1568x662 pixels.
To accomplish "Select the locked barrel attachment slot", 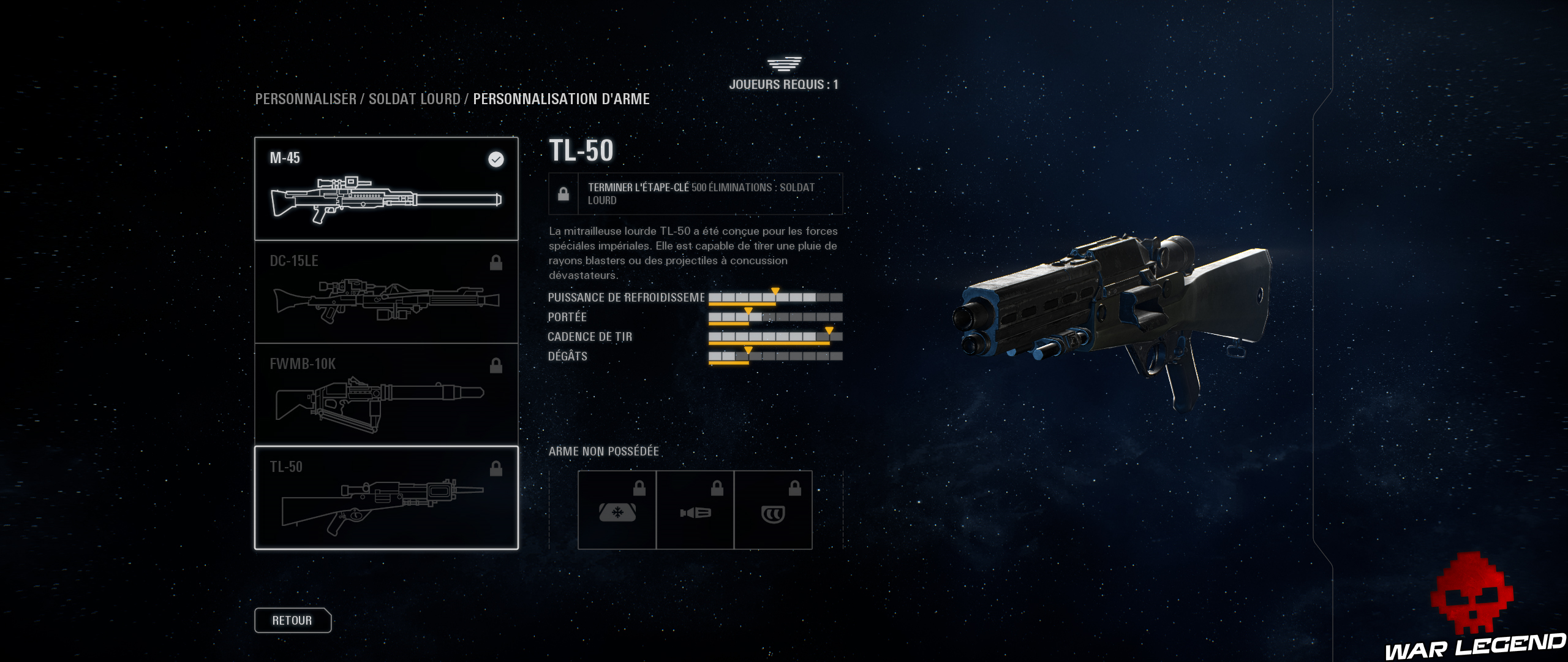I will point(695,510).
